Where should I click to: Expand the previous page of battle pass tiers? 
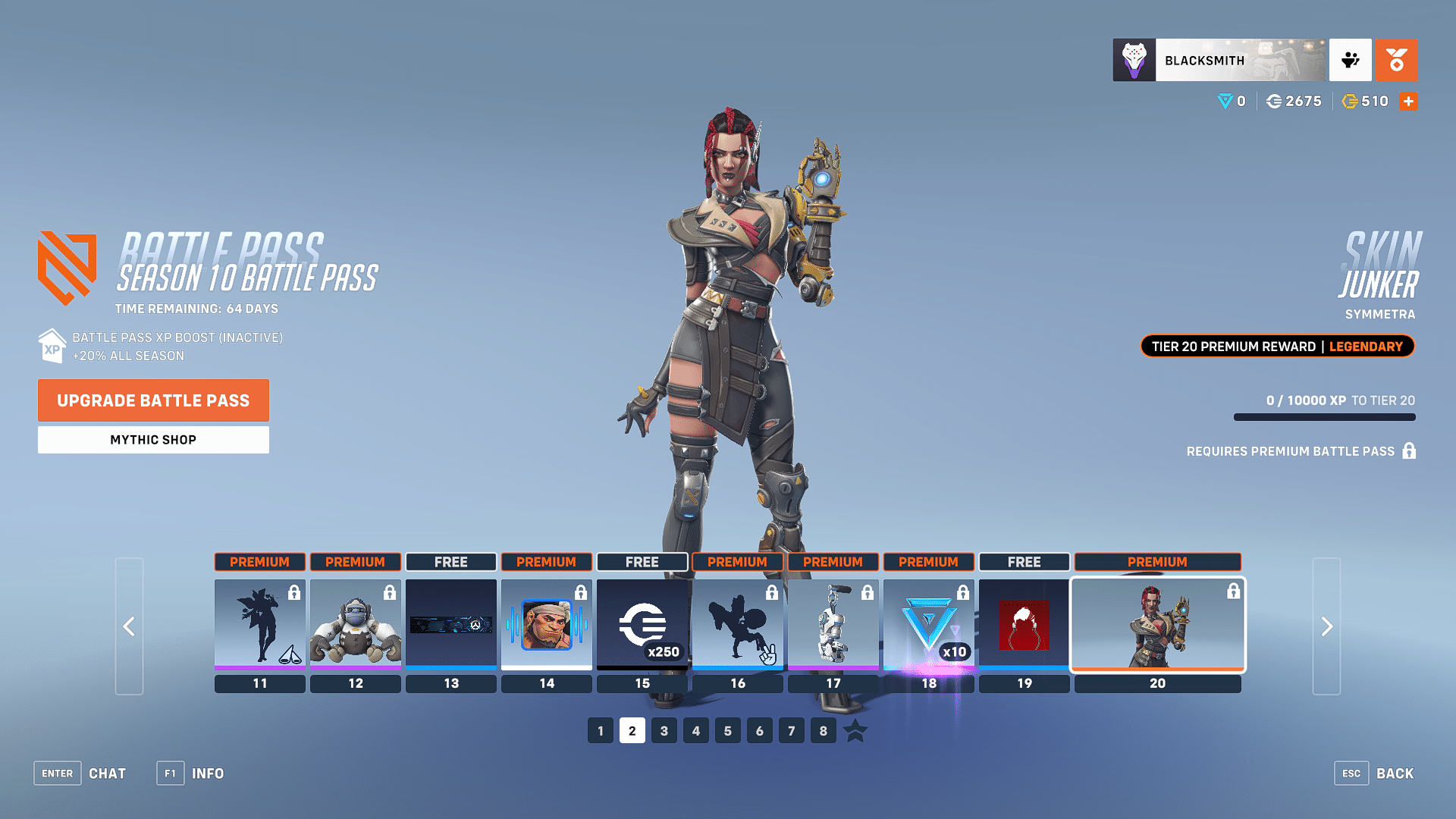click(x=129, y=627)
